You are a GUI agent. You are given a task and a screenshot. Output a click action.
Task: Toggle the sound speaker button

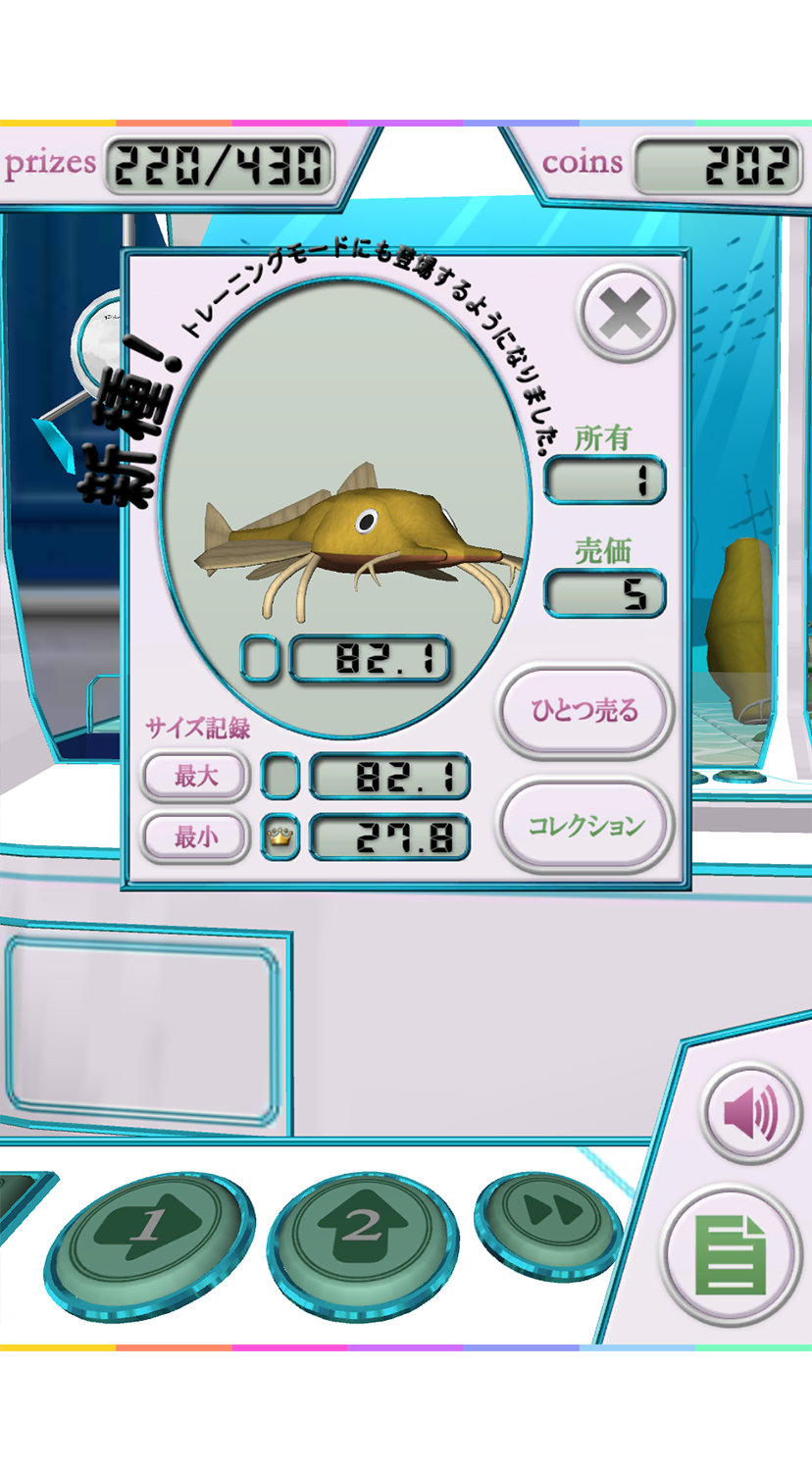click(x=751, y=1113)
